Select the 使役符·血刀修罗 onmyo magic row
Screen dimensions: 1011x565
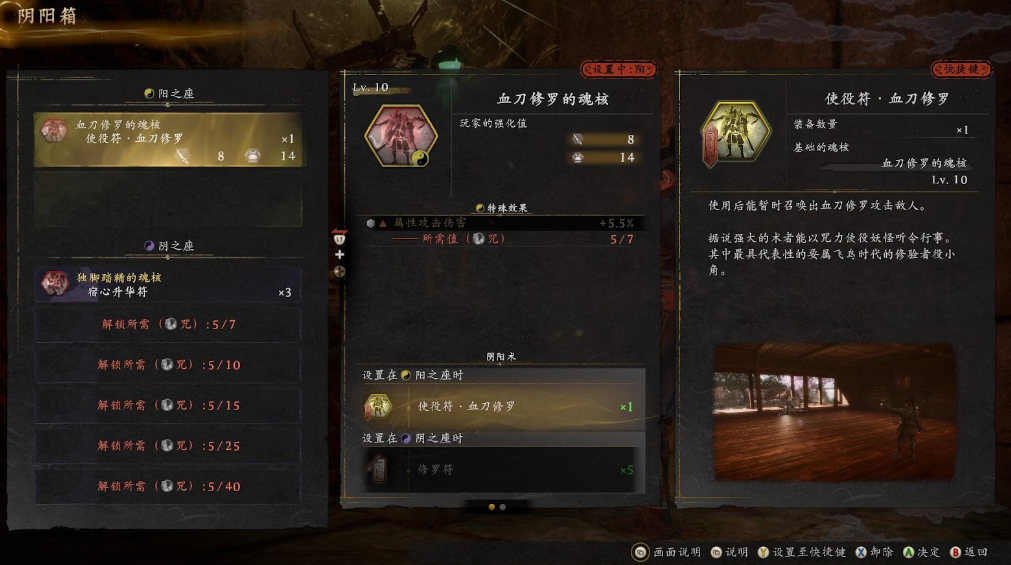(x=502, y=407)
